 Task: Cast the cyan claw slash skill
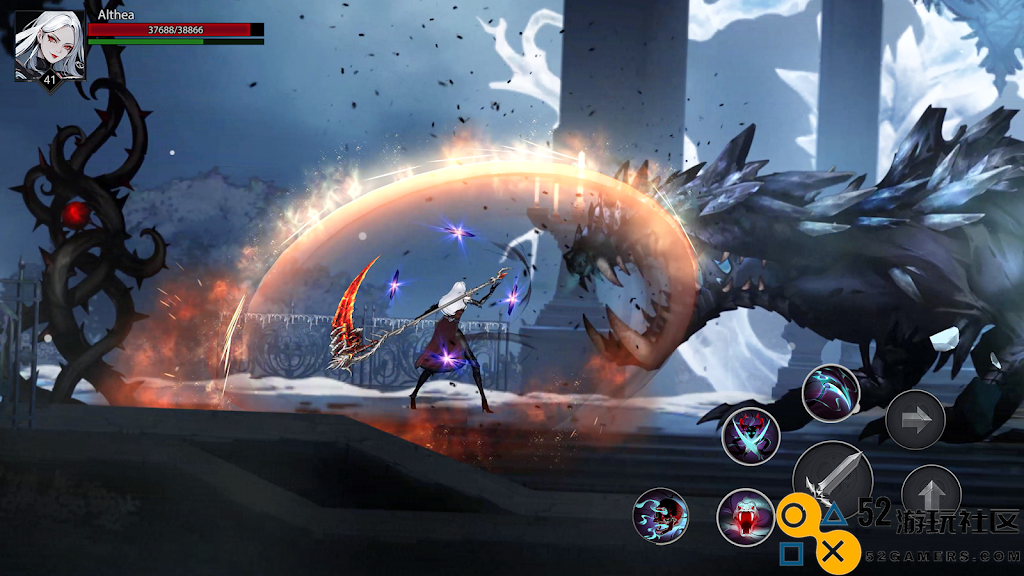click(x=831, y=393)
